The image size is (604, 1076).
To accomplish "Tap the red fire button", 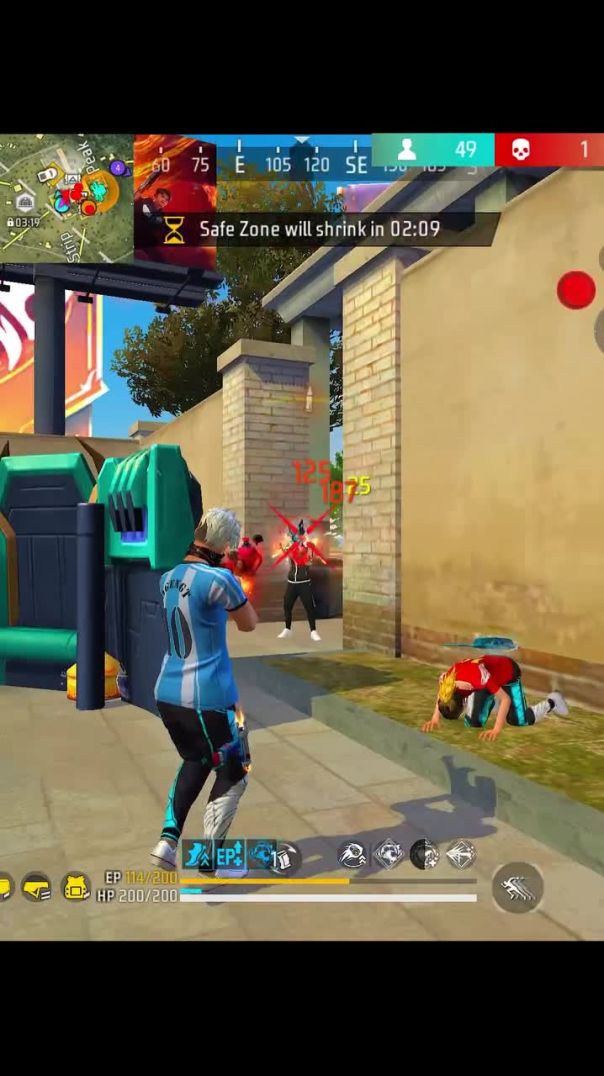I will 576,290.
